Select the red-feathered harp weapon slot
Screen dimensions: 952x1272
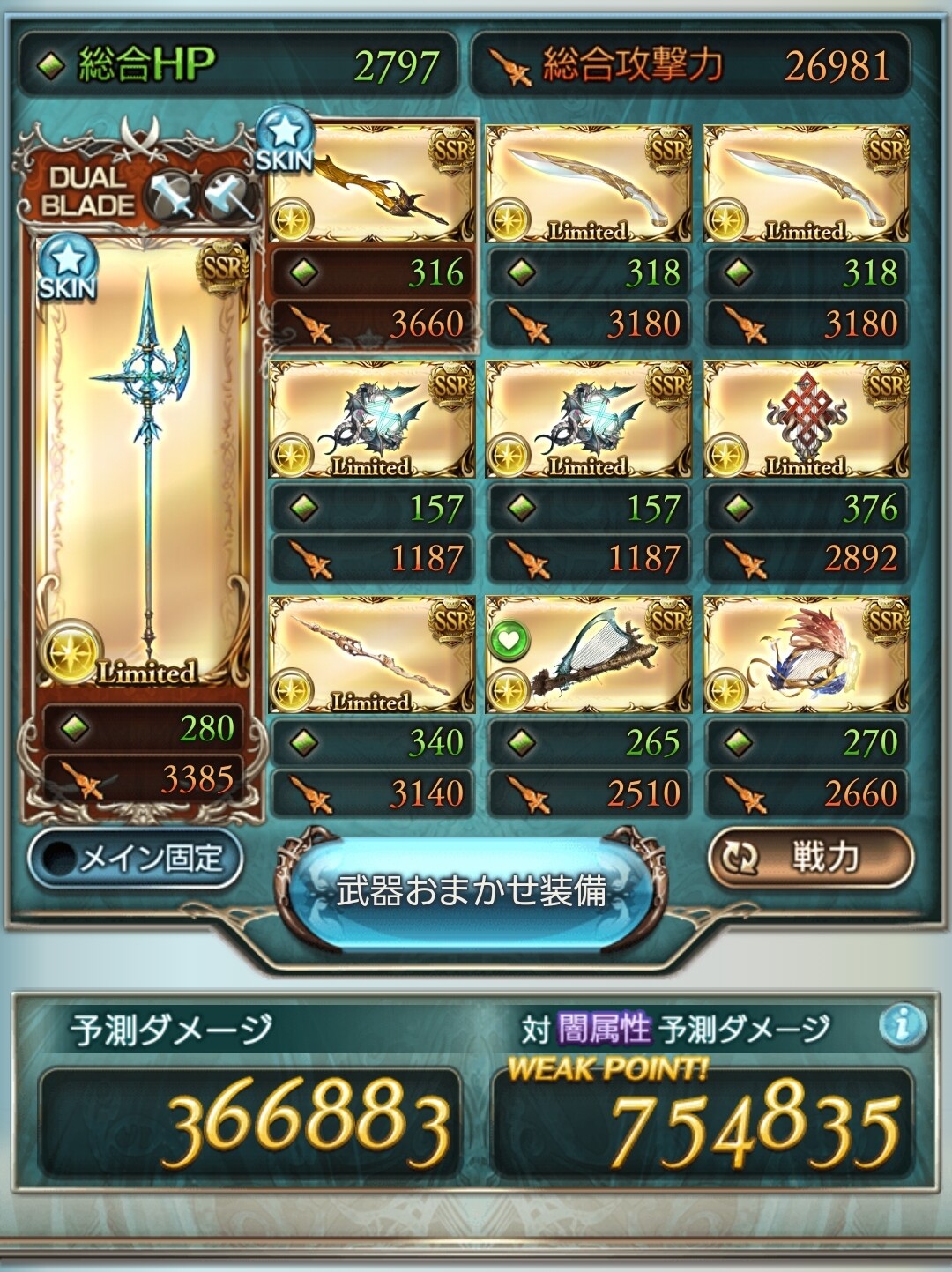[806, 654]
